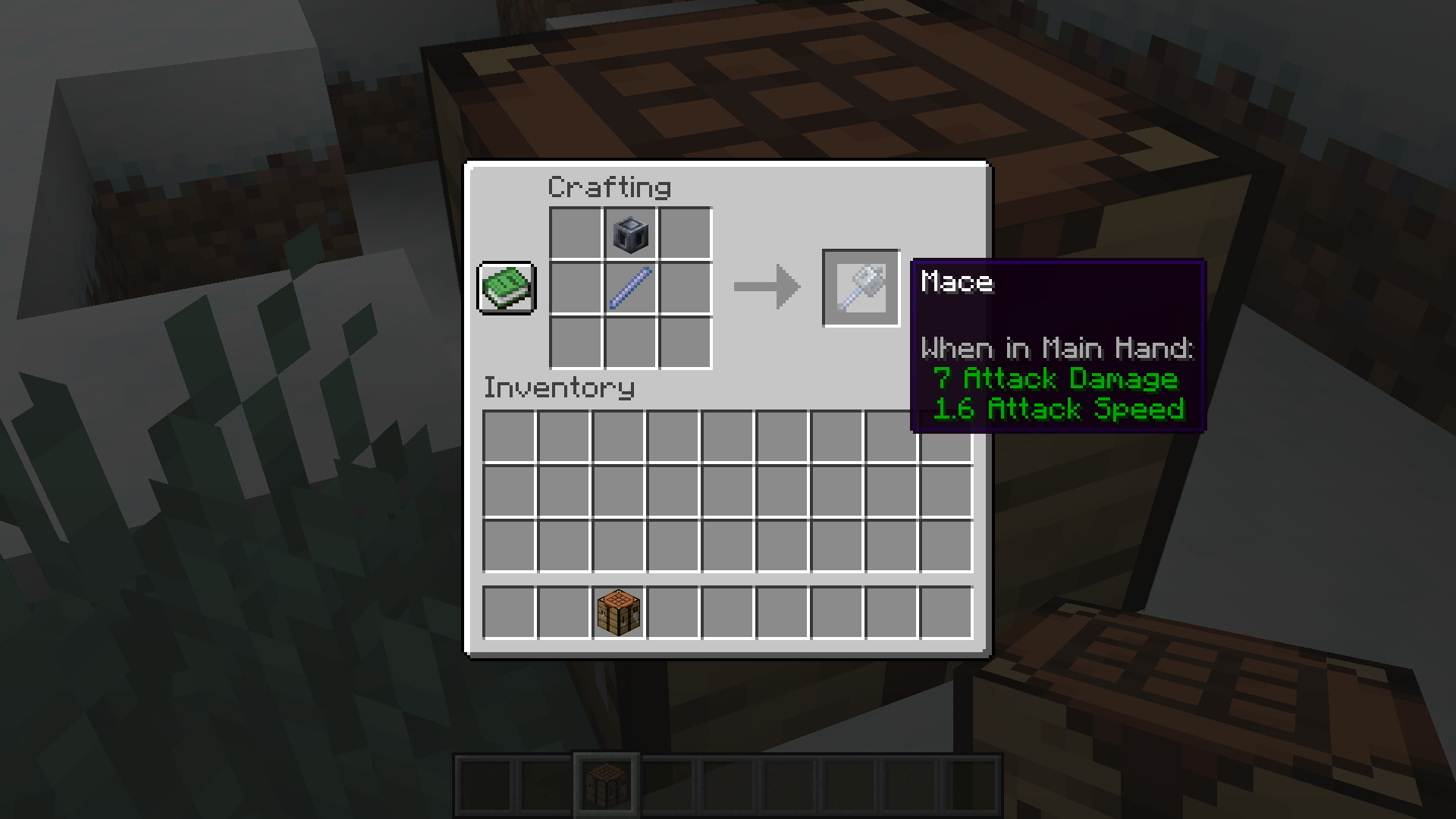1456x819 pixels.
Task: Take the crafted Mace from the output slot
Action: [x=861, y=288]
